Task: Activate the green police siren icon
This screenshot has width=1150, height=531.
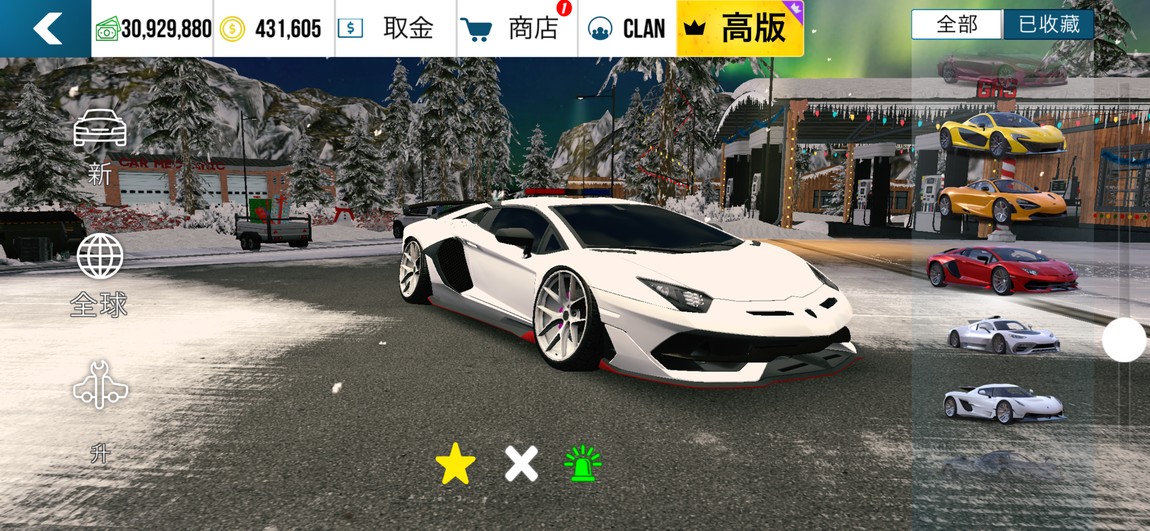Action: pyautogui.click(x=583, y=464)
